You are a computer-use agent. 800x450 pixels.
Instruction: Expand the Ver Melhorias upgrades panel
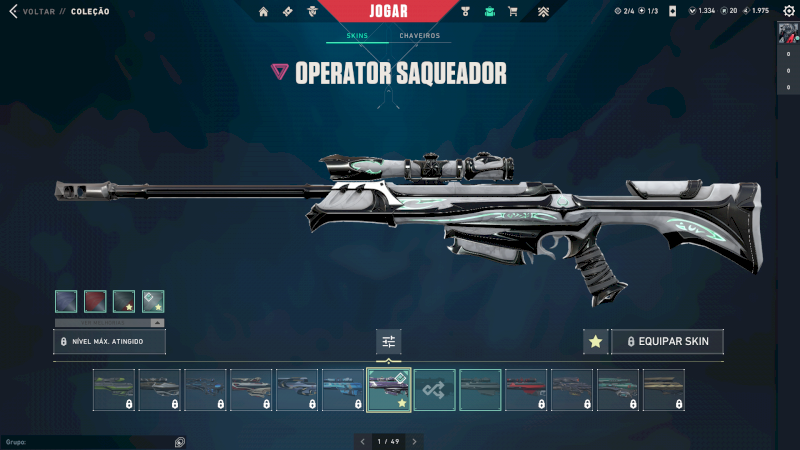[110, 323]
